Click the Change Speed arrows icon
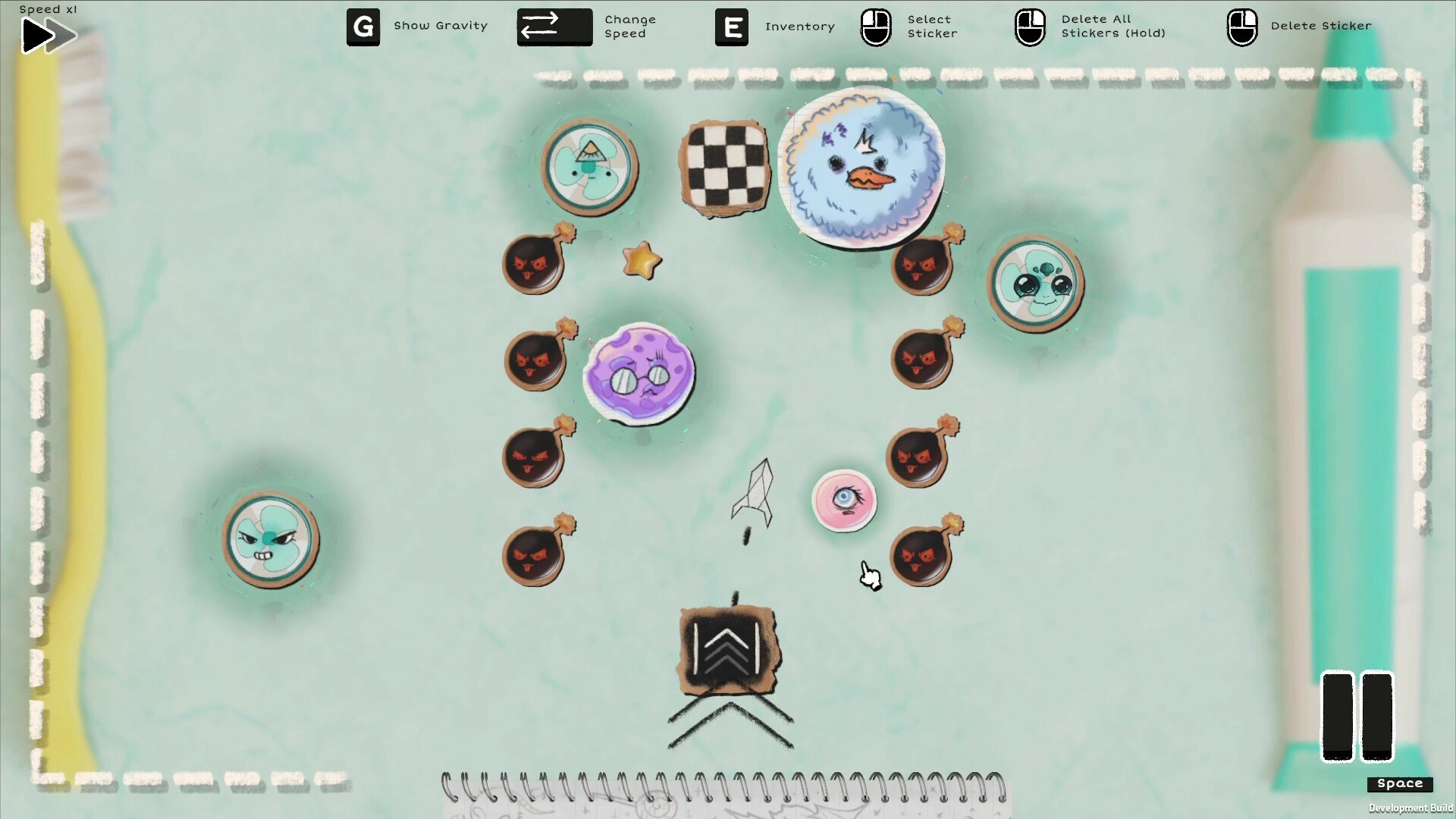The height and width of the screenshot is (819, 1456). pyautogui.click(x=554, y=27)
